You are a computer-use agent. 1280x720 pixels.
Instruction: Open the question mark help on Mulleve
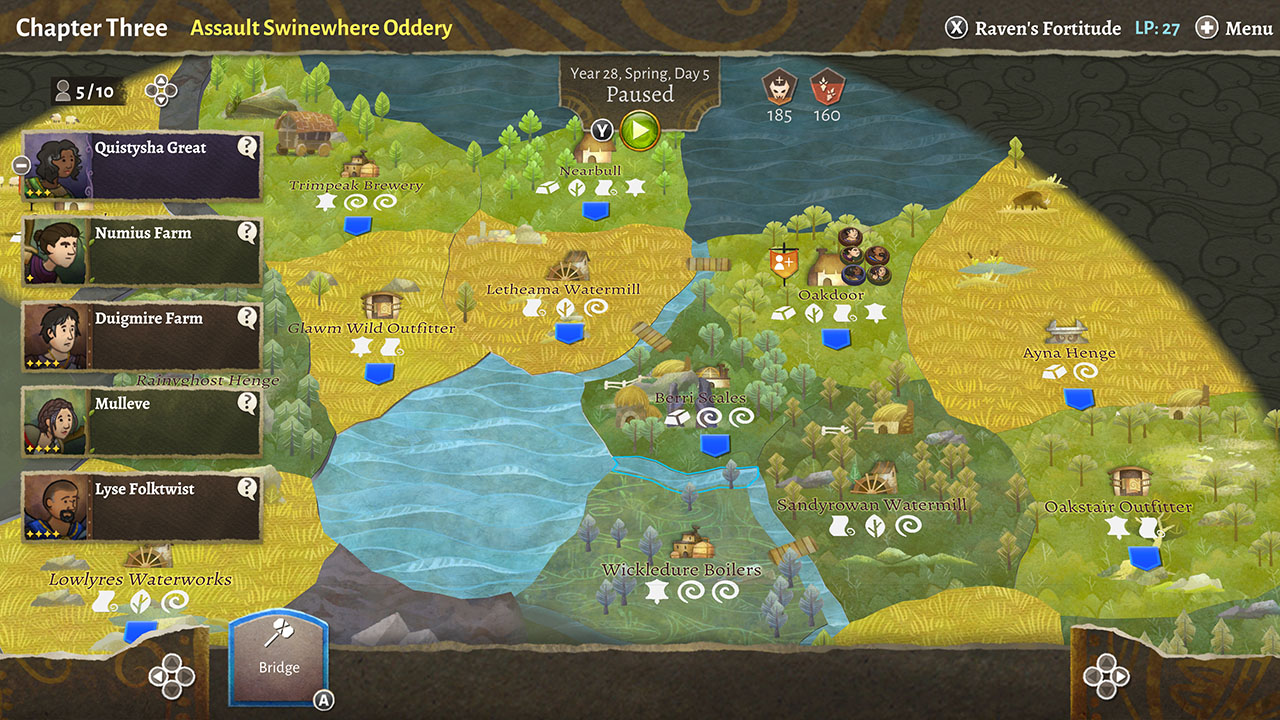pos(247,404)
